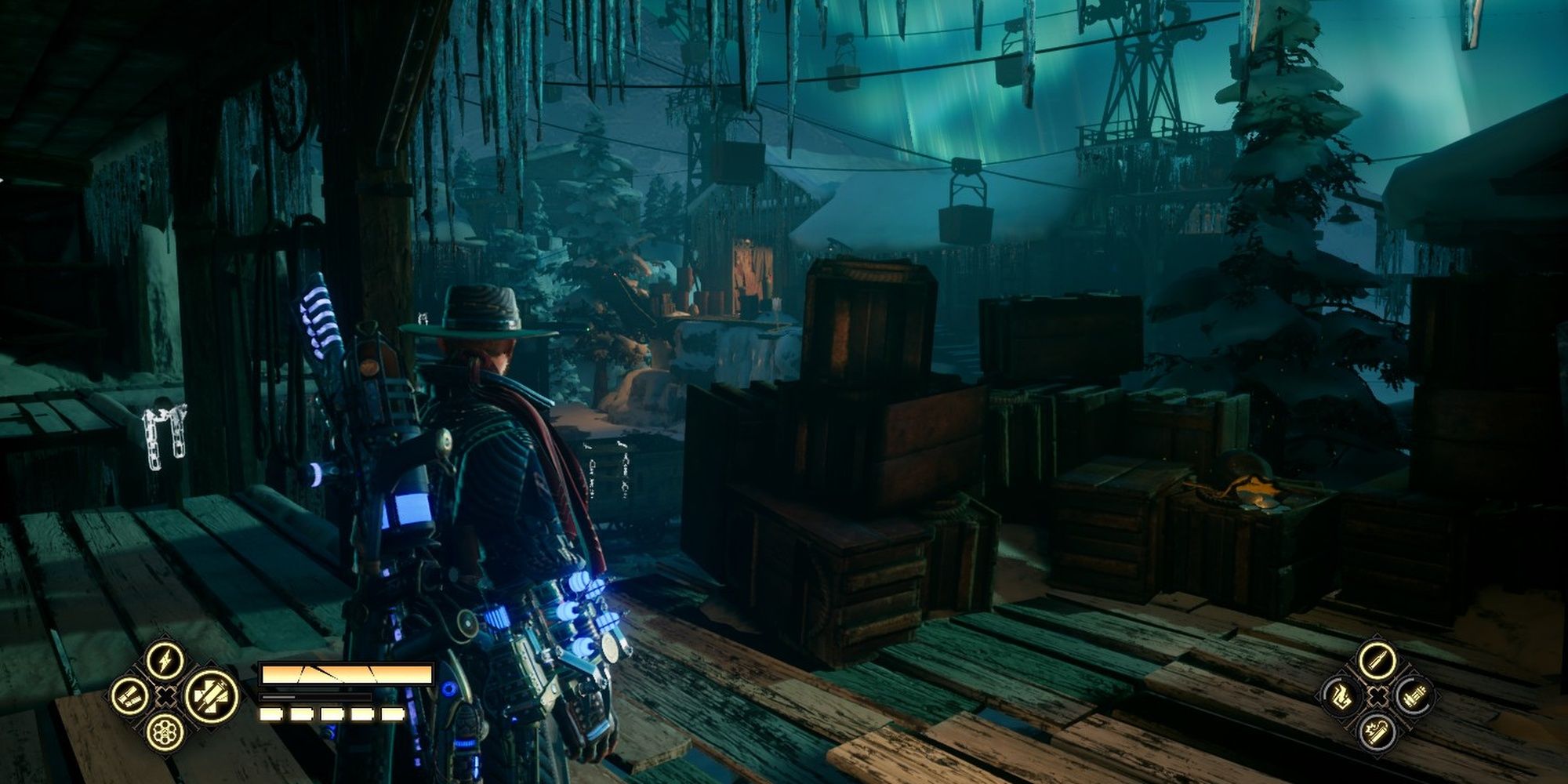Toggle the X center of the left ability wheel
Image resolution: width=1568 pixels, height=784 pixels.
pos(165,696)
